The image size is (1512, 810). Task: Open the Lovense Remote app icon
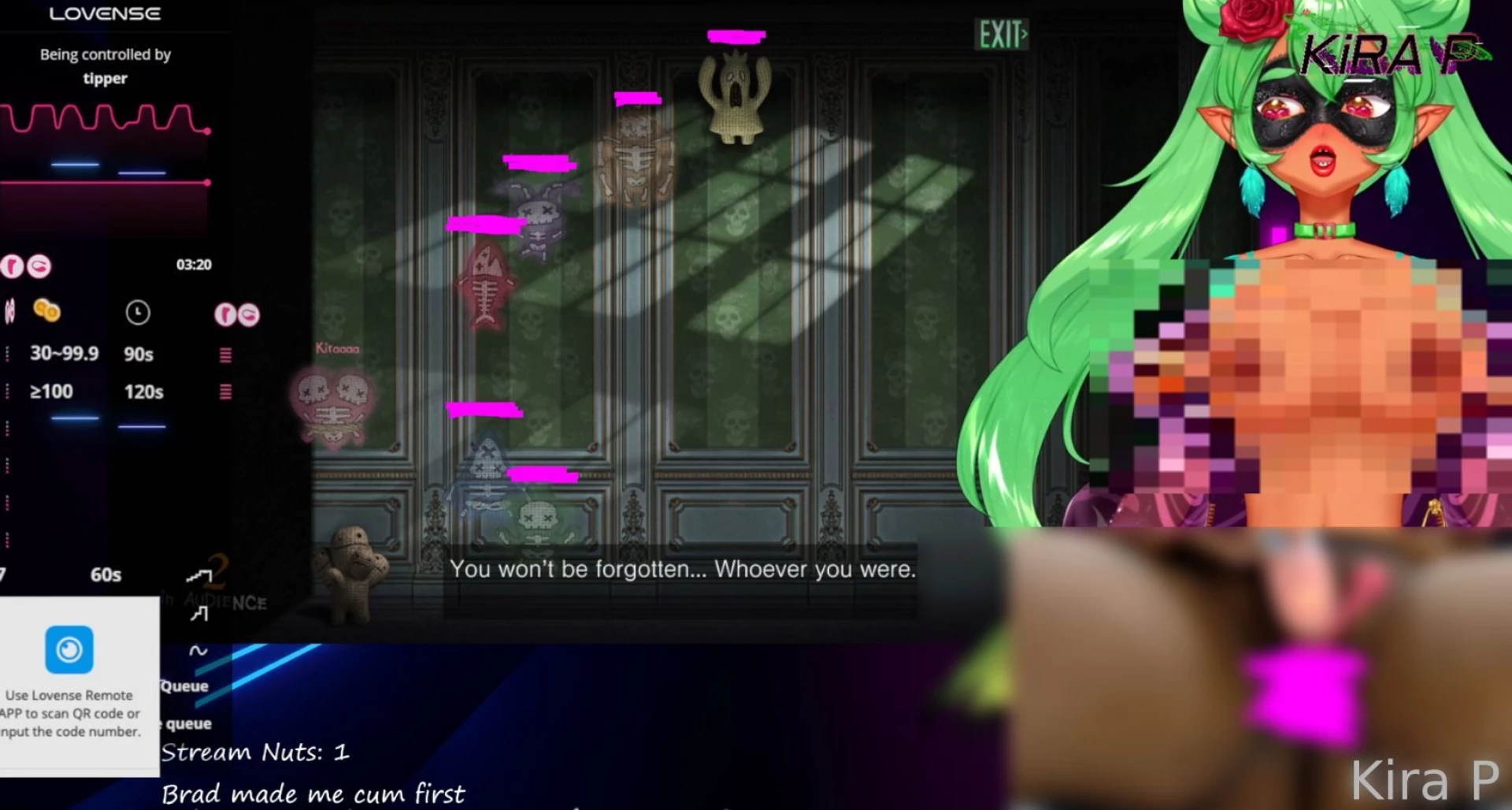pyautogui.click(x=69, y=650)
